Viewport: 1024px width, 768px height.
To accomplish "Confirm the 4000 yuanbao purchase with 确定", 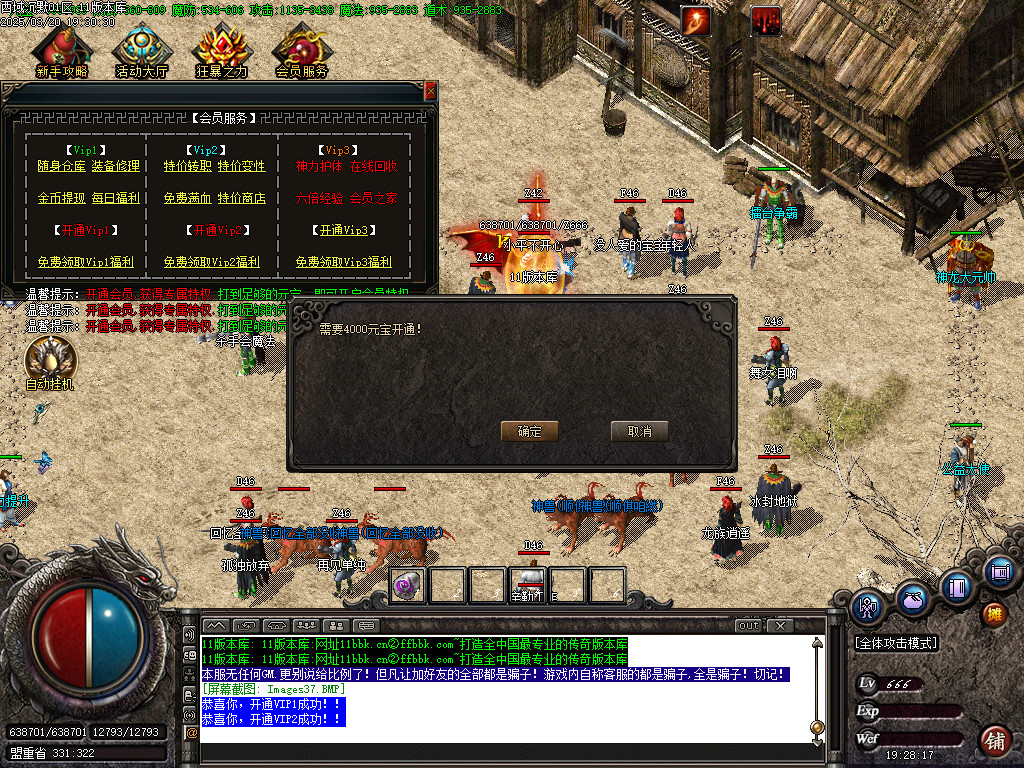I will click(x=529, y=431).
